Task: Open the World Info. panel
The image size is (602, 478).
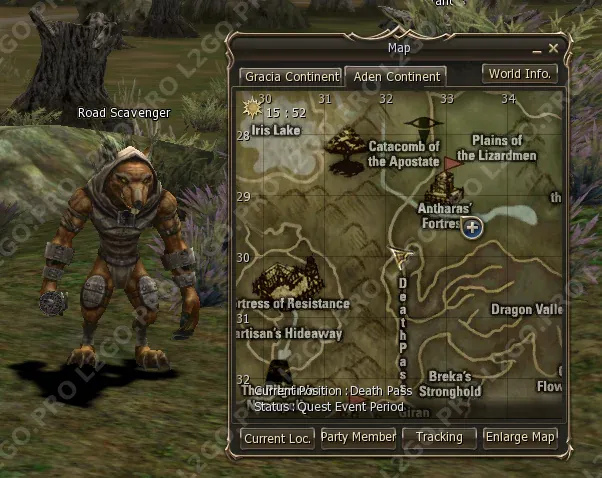Action: (x=520, y=74)
